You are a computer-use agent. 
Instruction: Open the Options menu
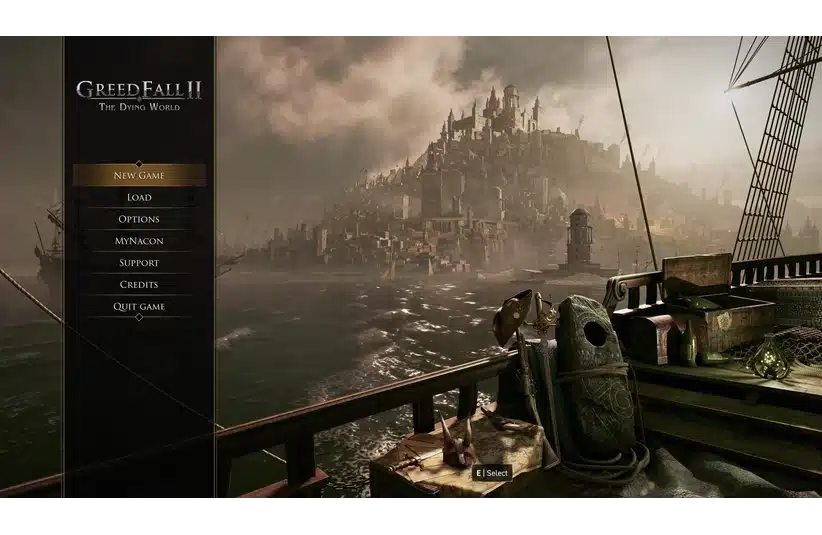click(x=139, y=220)
